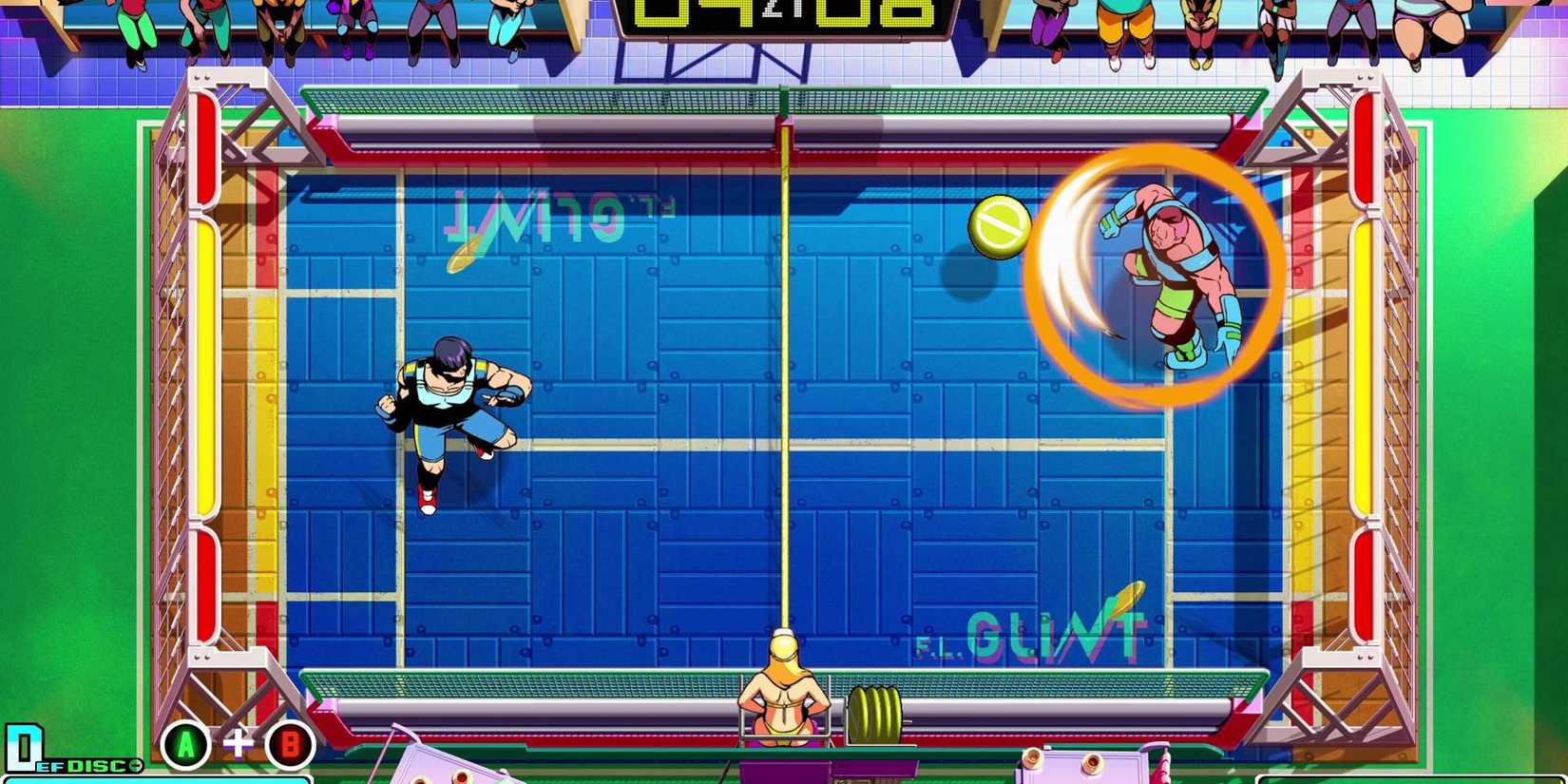Click the red B button prompt
Viewport: 1568px width, 784px height.
[x=289, y=745]
